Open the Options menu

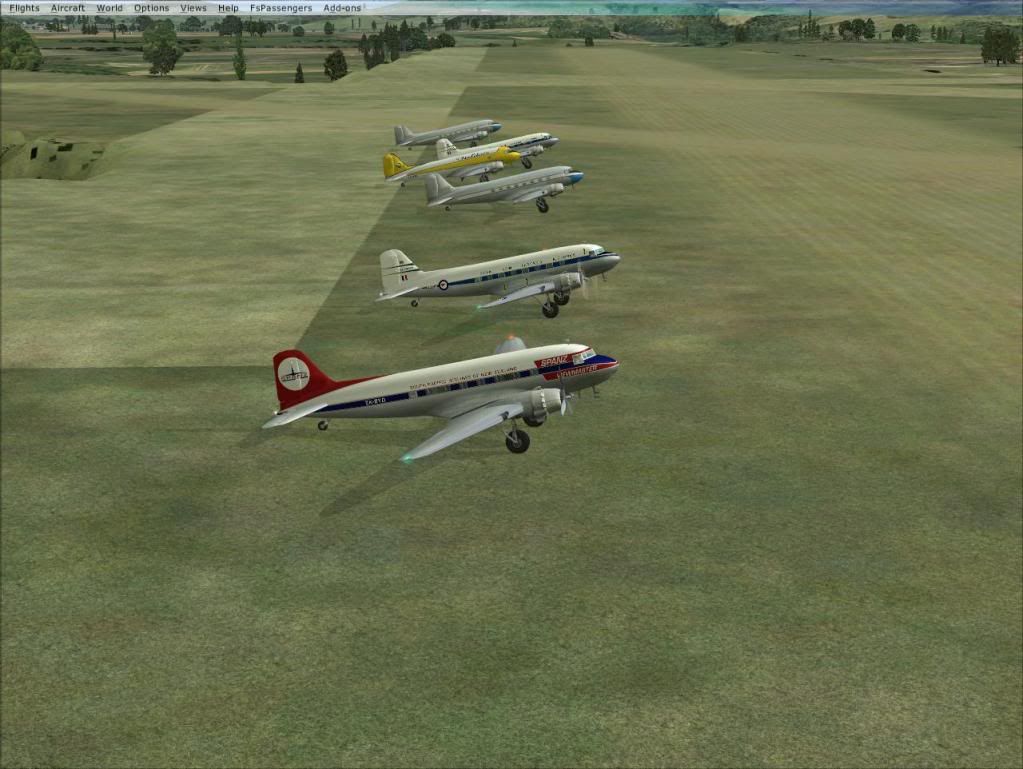[151, 8]
